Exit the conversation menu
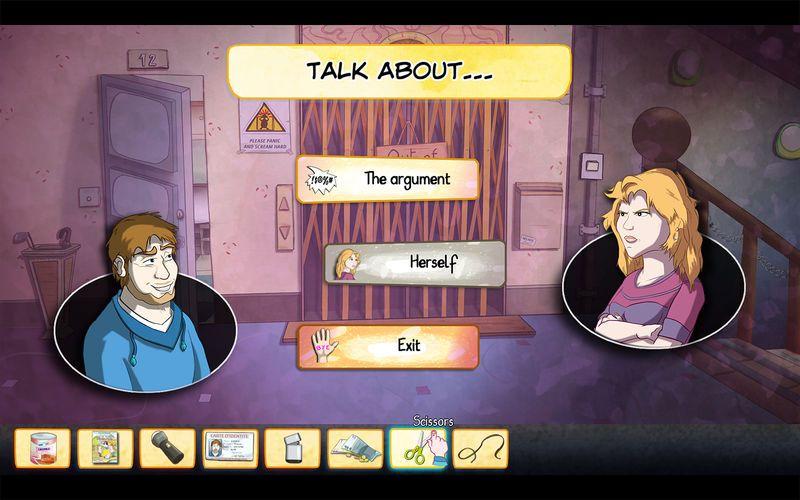This screenshot has height=500, width=800. click(387, 347)
